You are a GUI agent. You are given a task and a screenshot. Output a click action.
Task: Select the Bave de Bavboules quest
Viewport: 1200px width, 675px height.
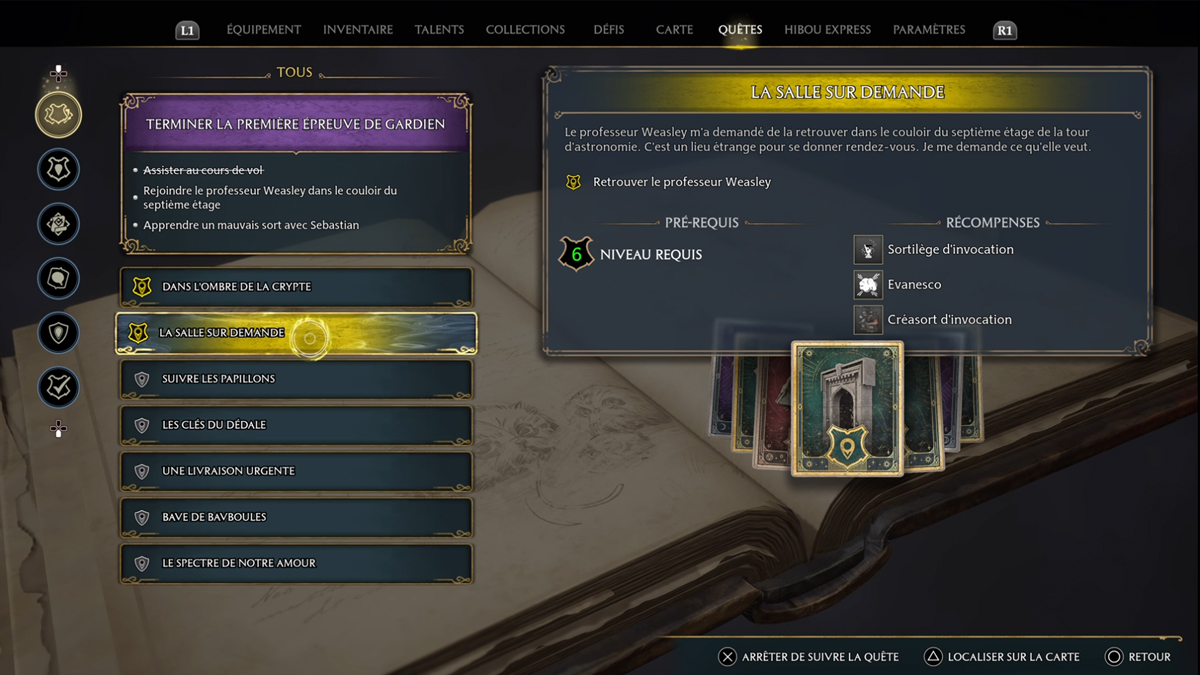(297, 517)
